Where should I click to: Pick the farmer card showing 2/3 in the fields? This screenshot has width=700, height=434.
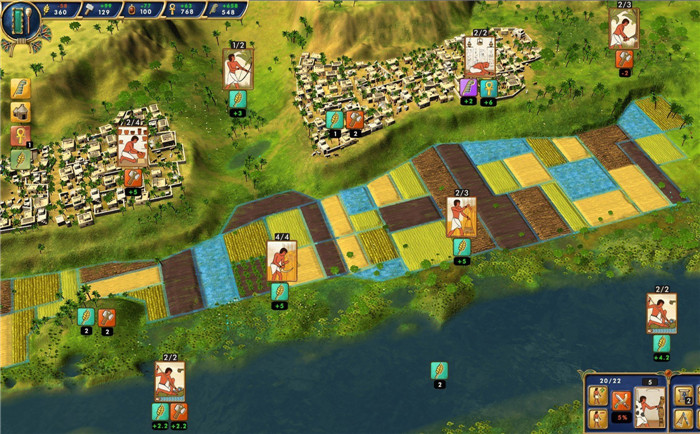coord(461,217)
